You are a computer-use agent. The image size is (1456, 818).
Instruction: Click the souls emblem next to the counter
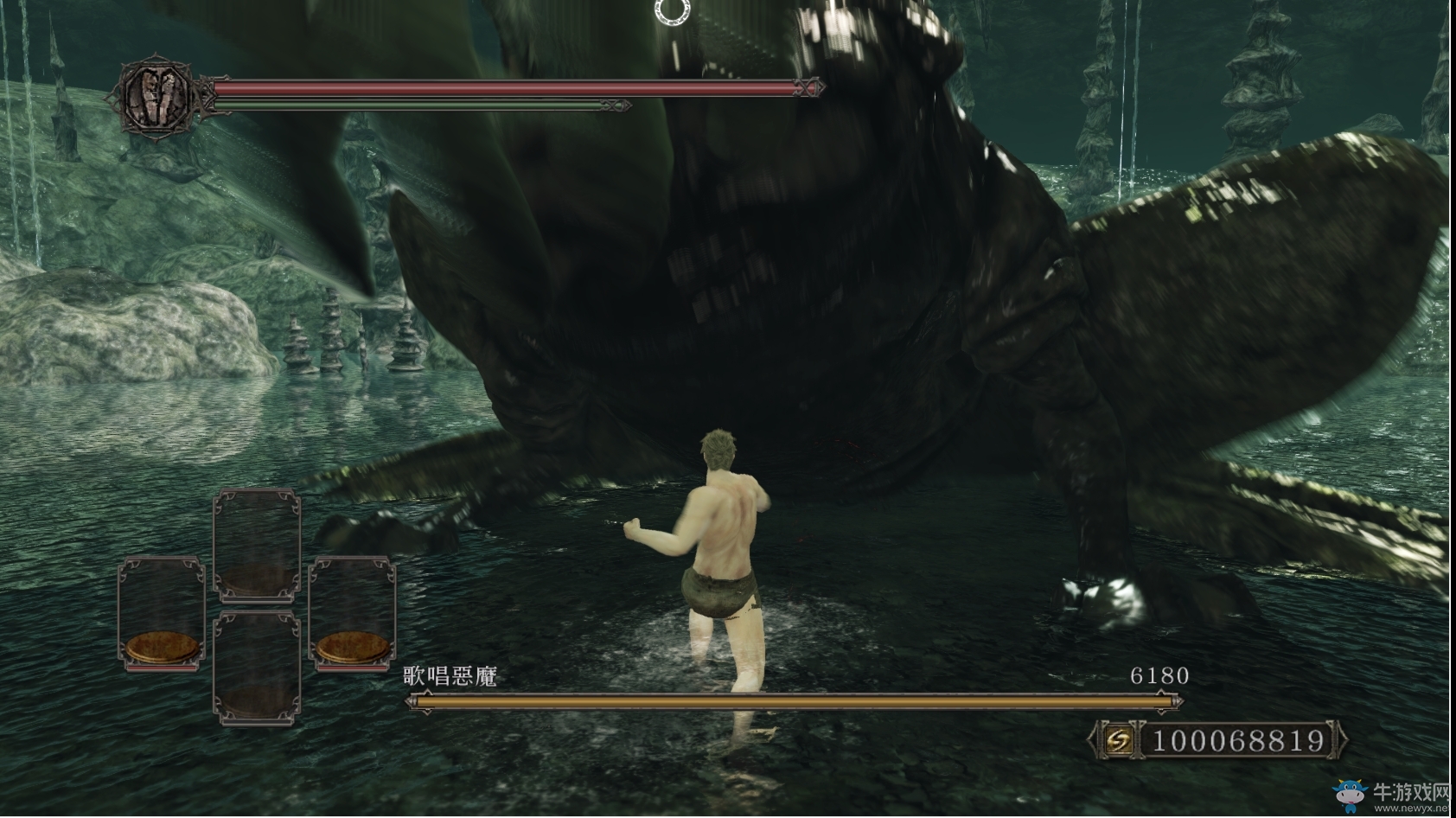click(x=1119, y=740)
